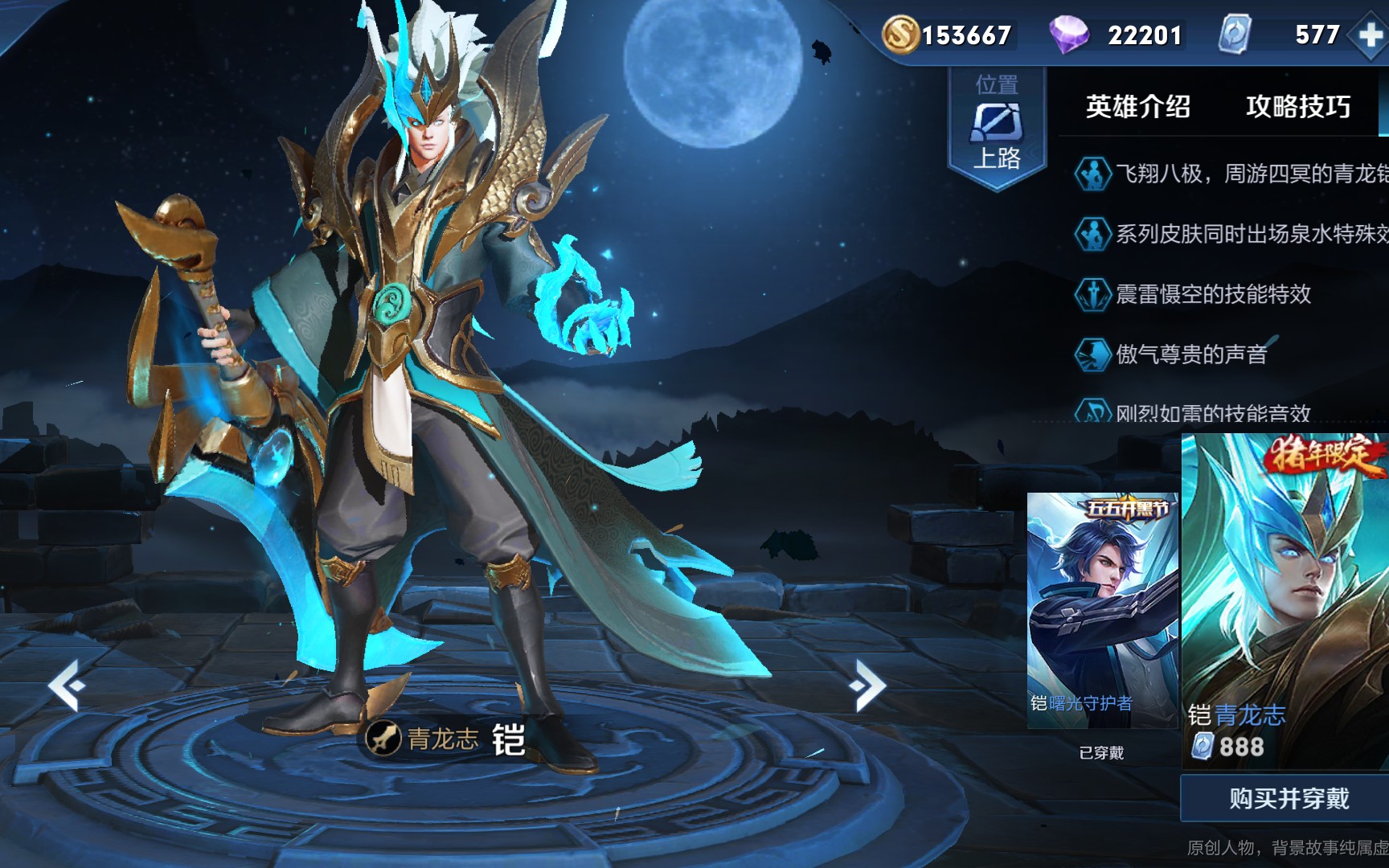Show the previous skin with left arrow
This screenshot has height=868, width=1389.
tap(68, 685)
